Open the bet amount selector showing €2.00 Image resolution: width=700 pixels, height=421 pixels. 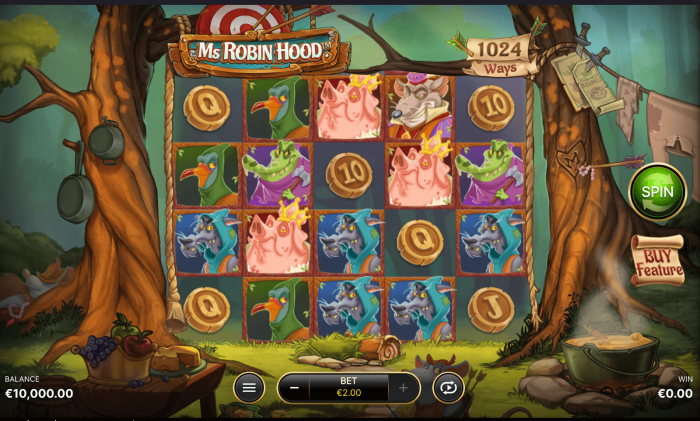(x=348, y=387)
